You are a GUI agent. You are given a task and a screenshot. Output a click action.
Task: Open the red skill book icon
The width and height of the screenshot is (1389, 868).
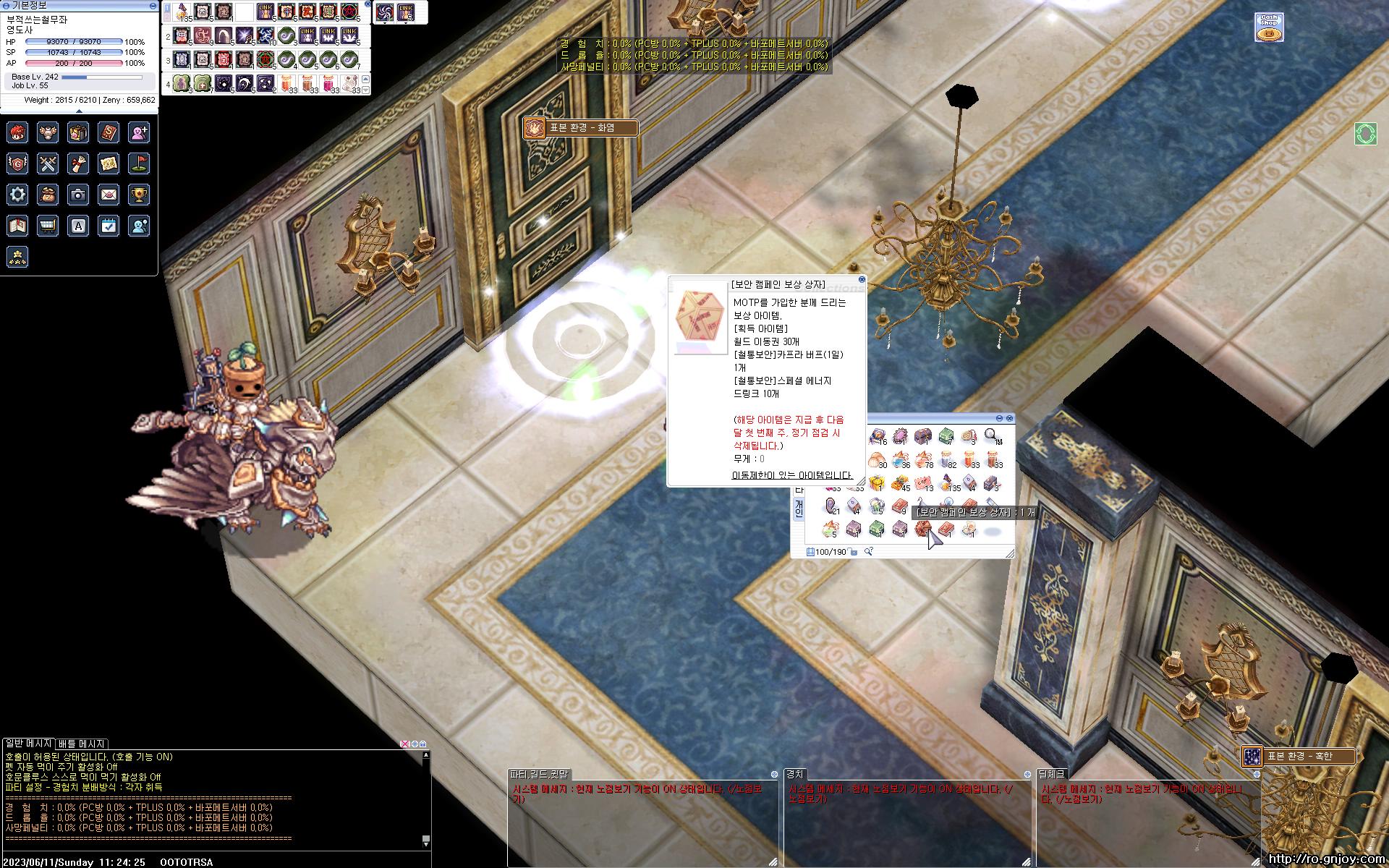[109, 132]
